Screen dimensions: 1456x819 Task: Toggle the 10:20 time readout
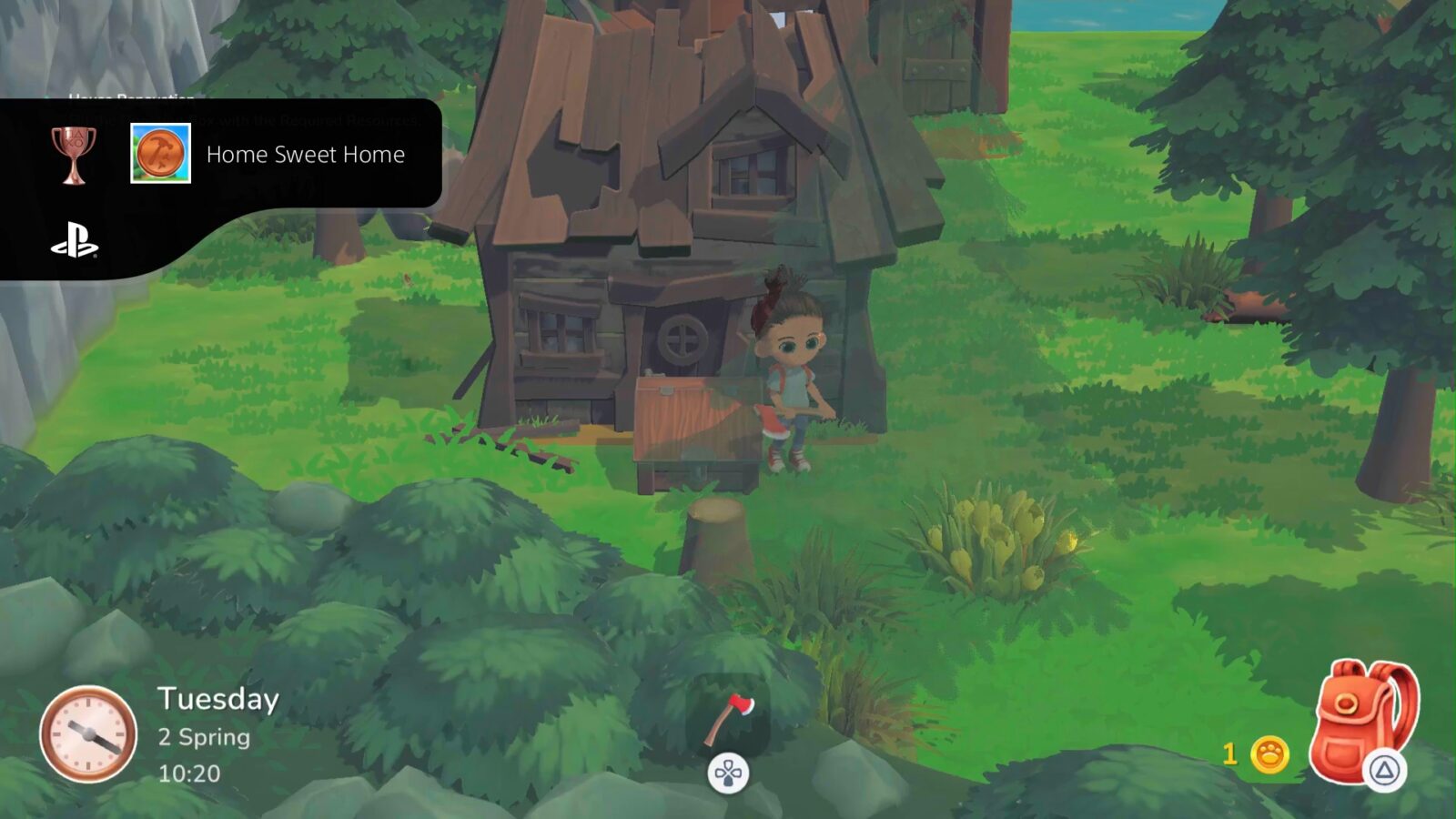188,773
